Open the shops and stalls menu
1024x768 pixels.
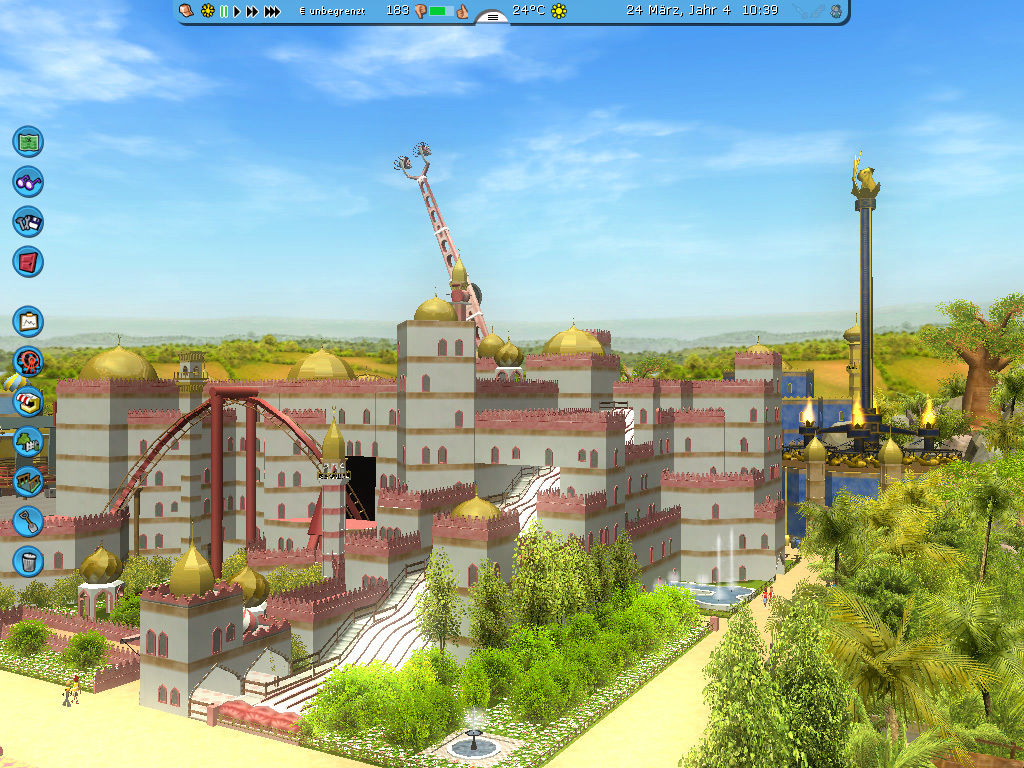point(28,401)
